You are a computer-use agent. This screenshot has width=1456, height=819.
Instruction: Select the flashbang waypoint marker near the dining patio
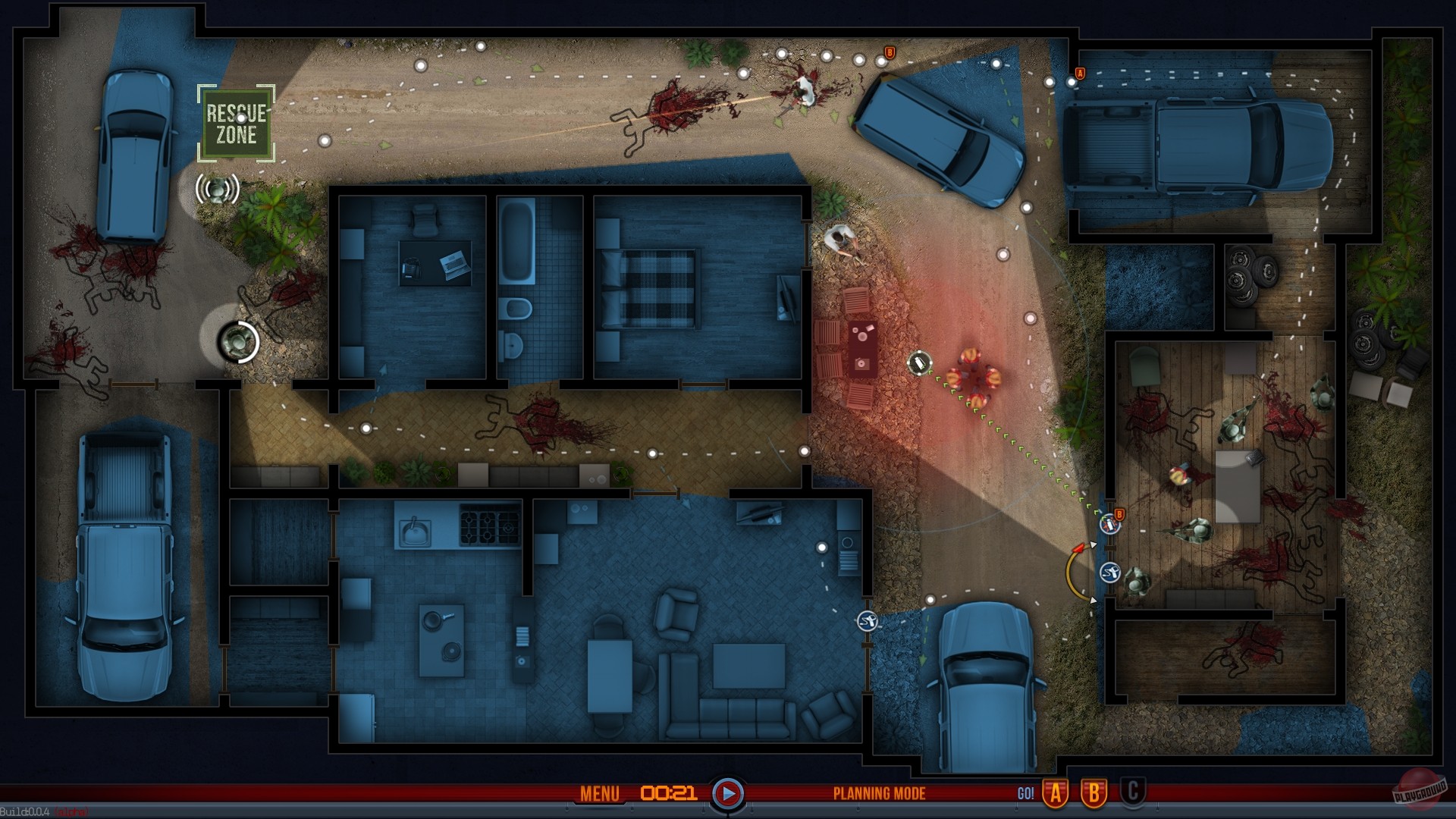click(920, 363)
